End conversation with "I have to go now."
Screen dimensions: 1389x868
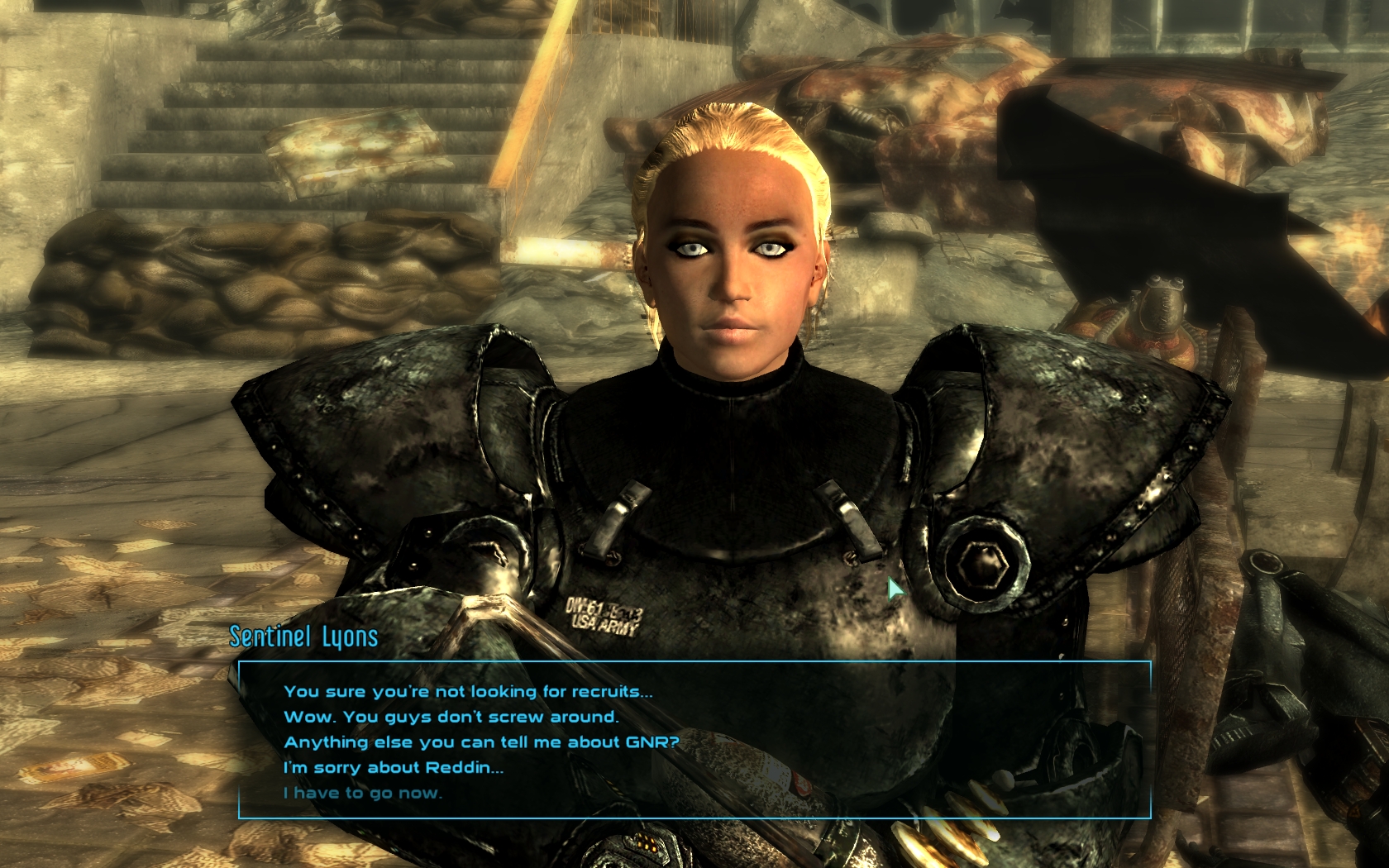click(363, 794)
